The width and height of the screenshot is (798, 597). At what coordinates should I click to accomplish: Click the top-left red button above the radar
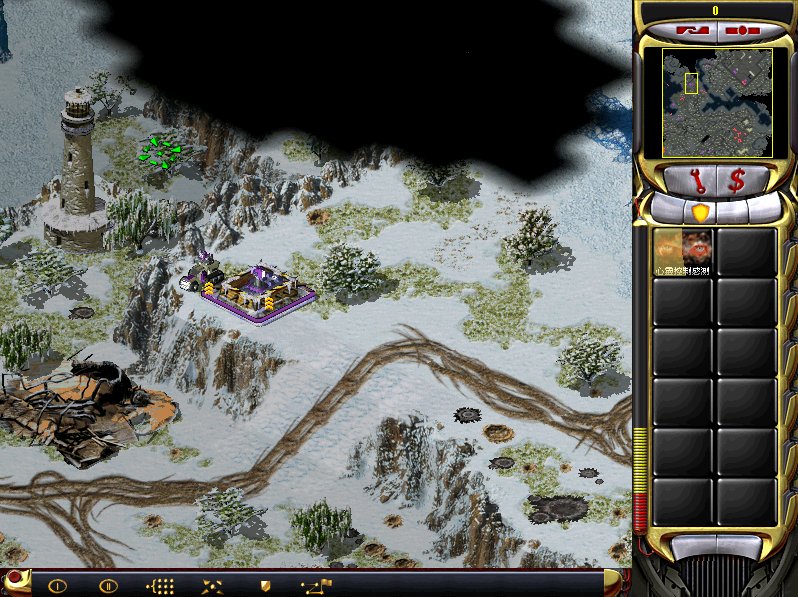(691, 30)
